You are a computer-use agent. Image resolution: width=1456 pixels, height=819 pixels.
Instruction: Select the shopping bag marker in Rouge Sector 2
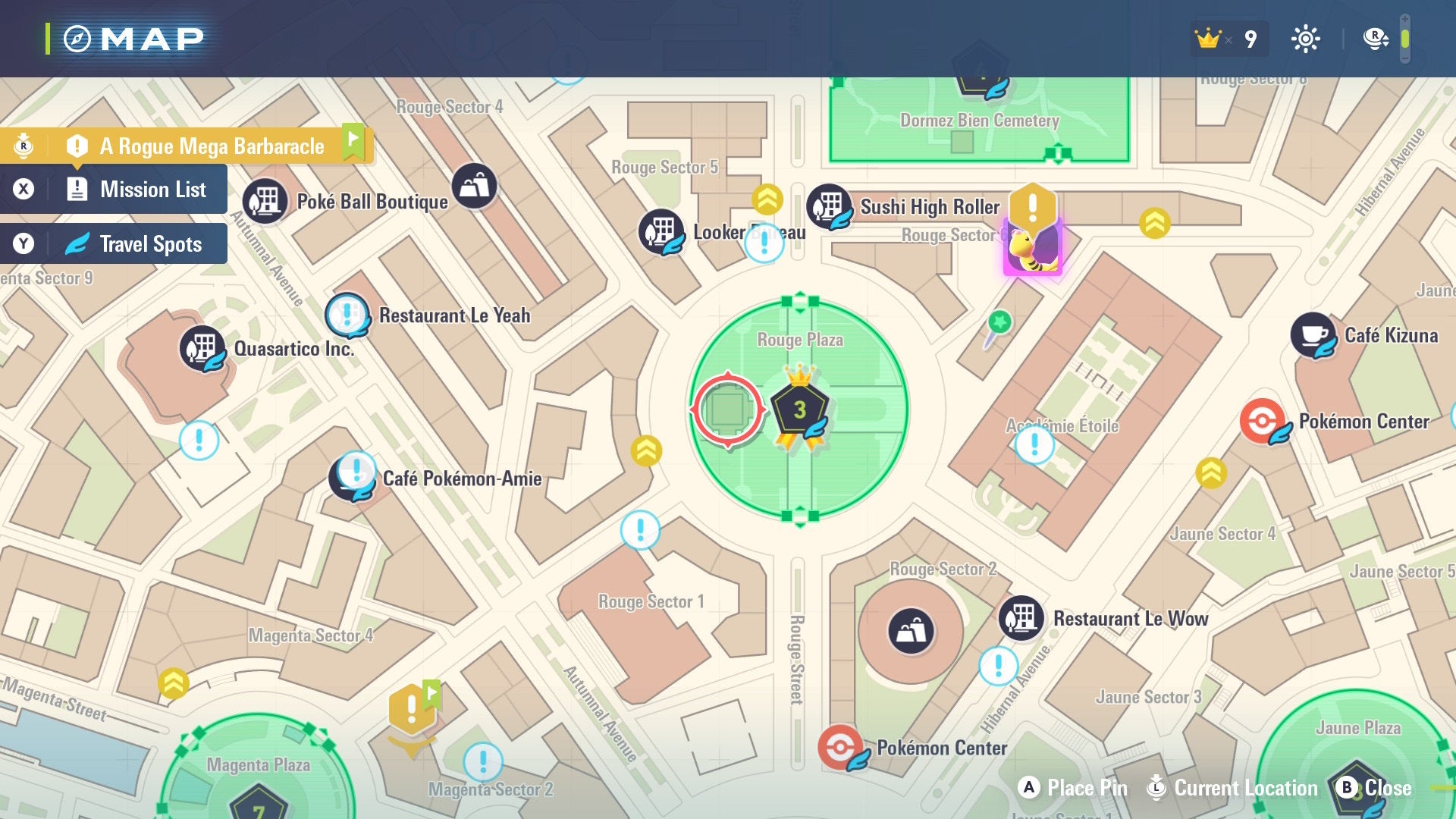(x=911, y=631)
